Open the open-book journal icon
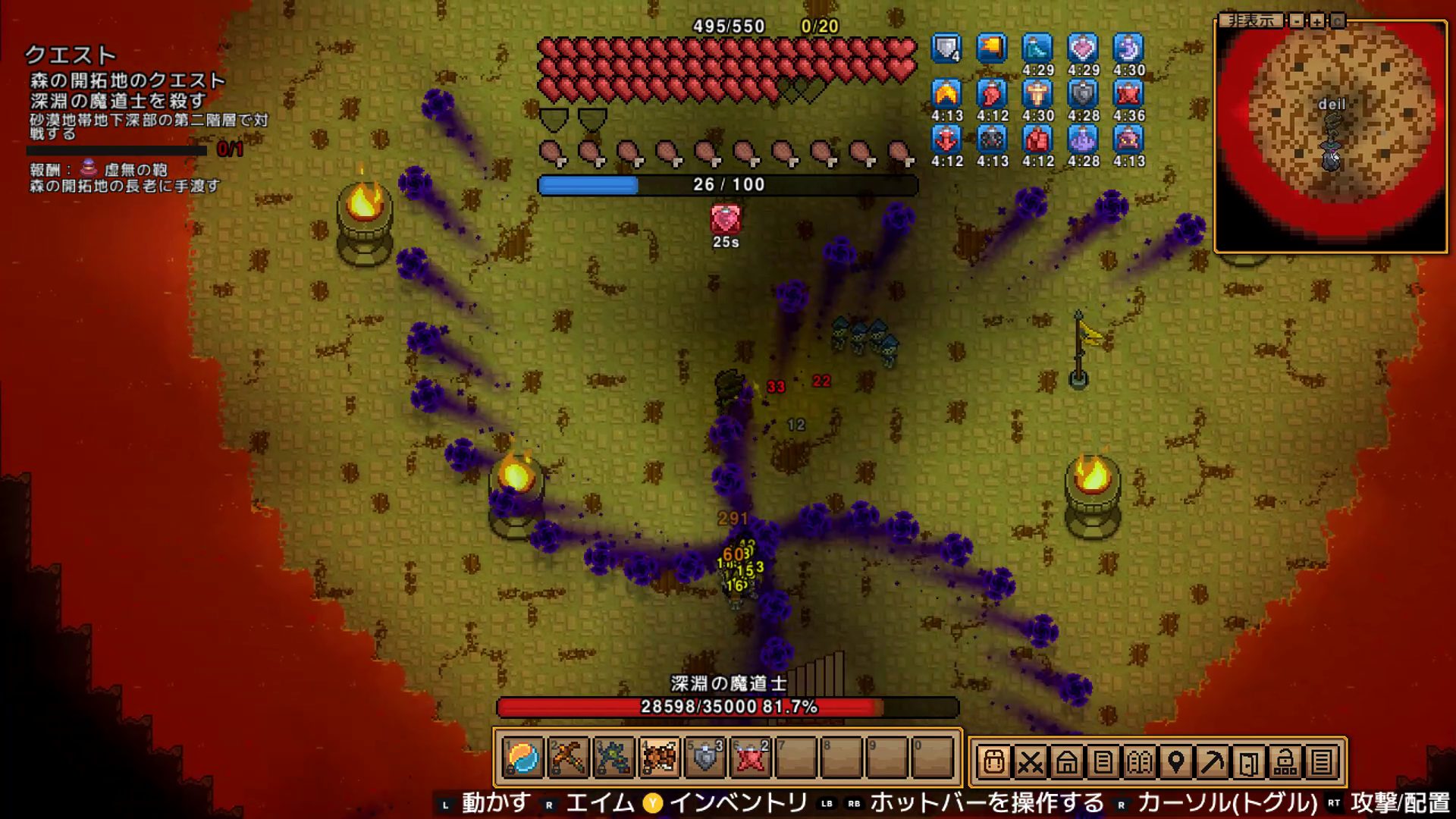The width and height of the screenshot is (1456, 819). click(1139, 761)
